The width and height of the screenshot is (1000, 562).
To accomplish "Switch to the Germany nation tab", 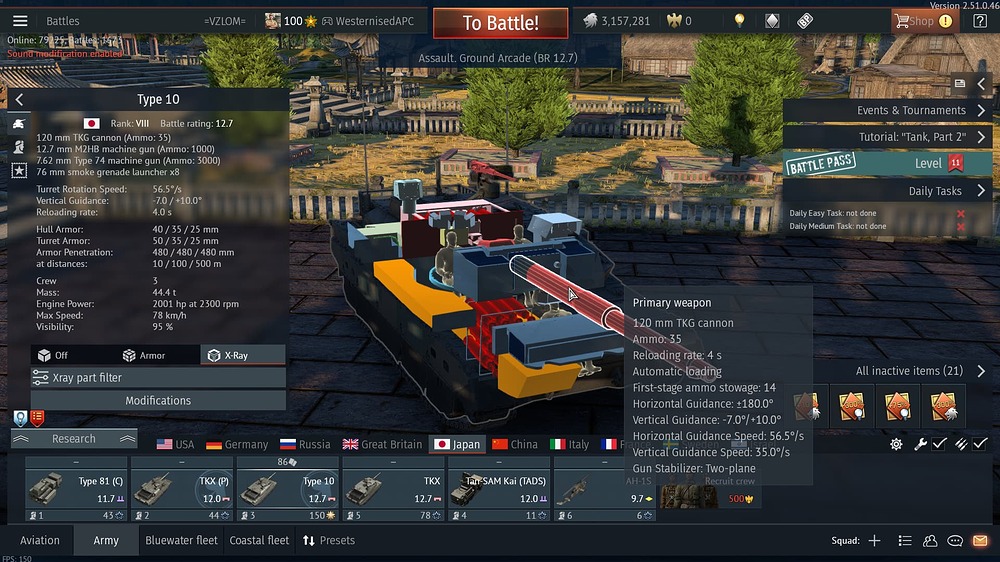I will [x=237, y=444].
